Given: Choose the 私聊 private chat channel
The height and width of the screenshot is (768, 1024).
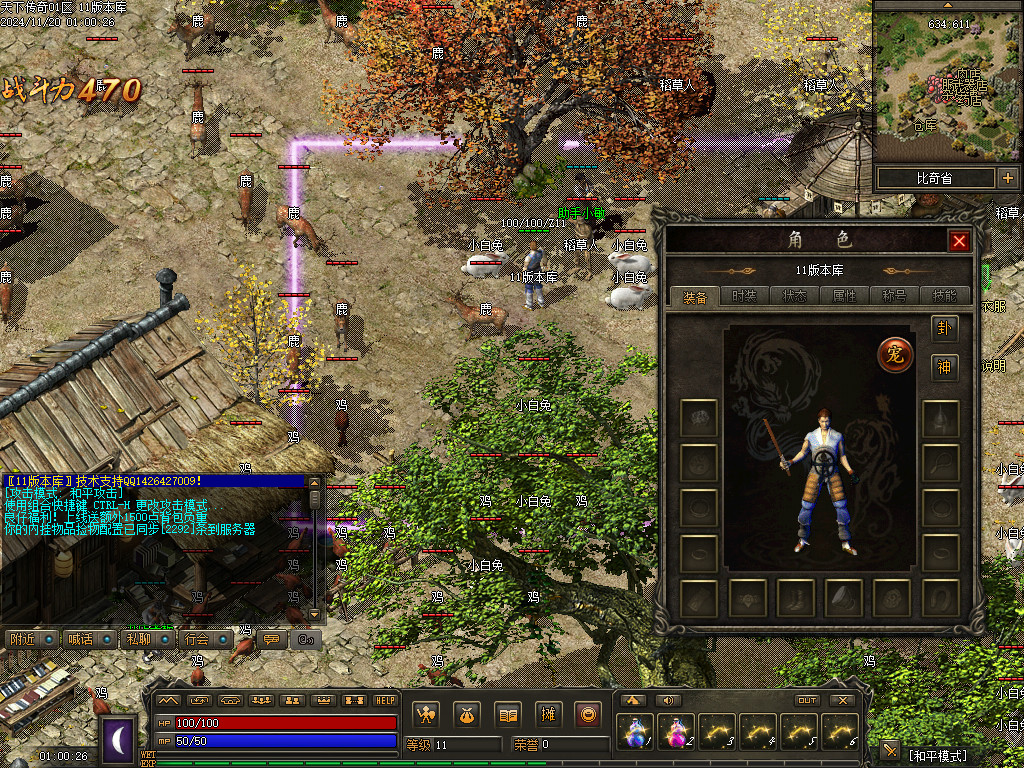Looking at the screenshot, I should tap(146, 639).
